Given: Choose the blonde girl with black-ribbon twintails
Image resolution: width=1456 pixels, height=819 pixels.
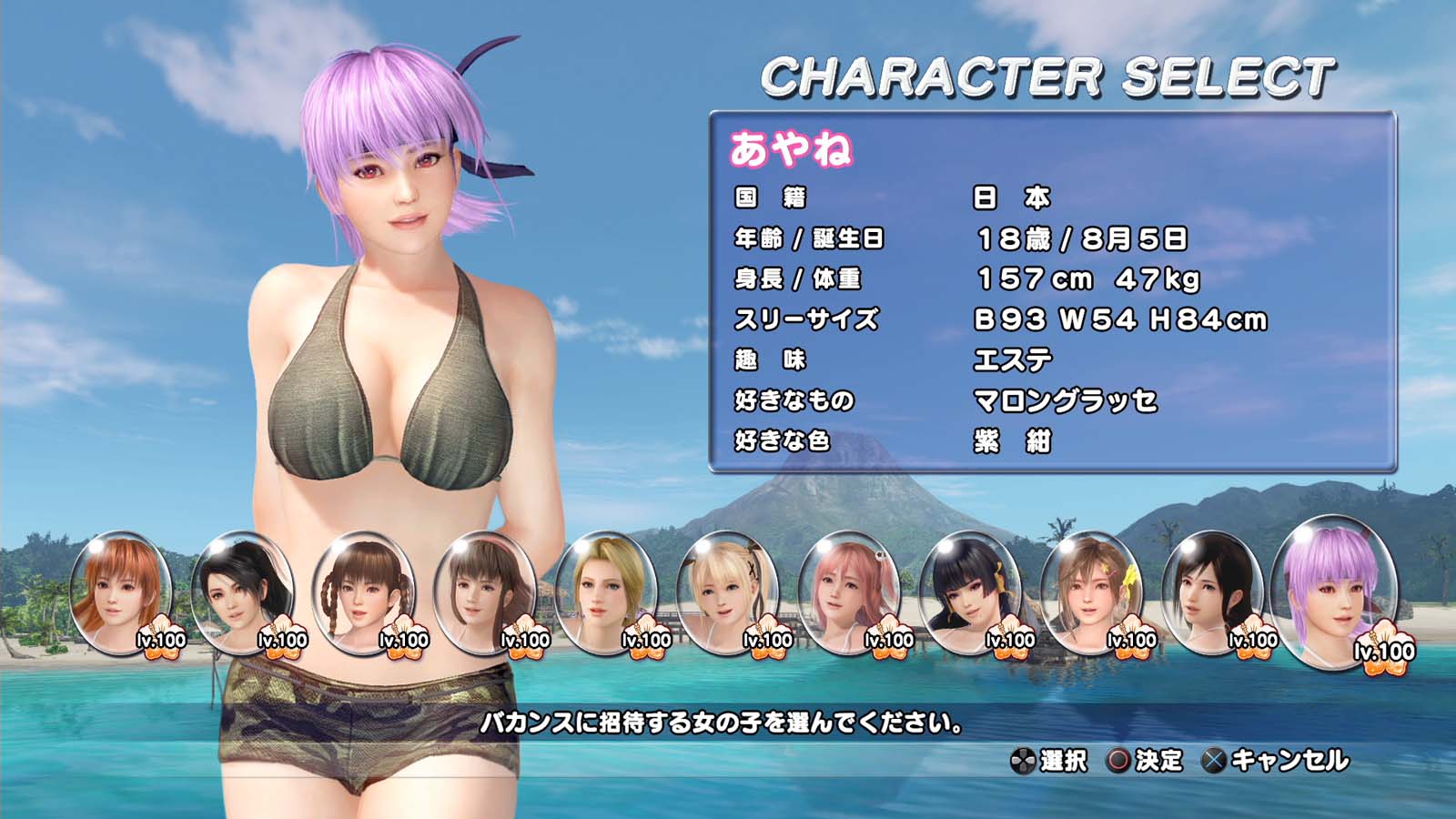Looking at the screenshot, I should pyautogui.click(x=727, y=593).
